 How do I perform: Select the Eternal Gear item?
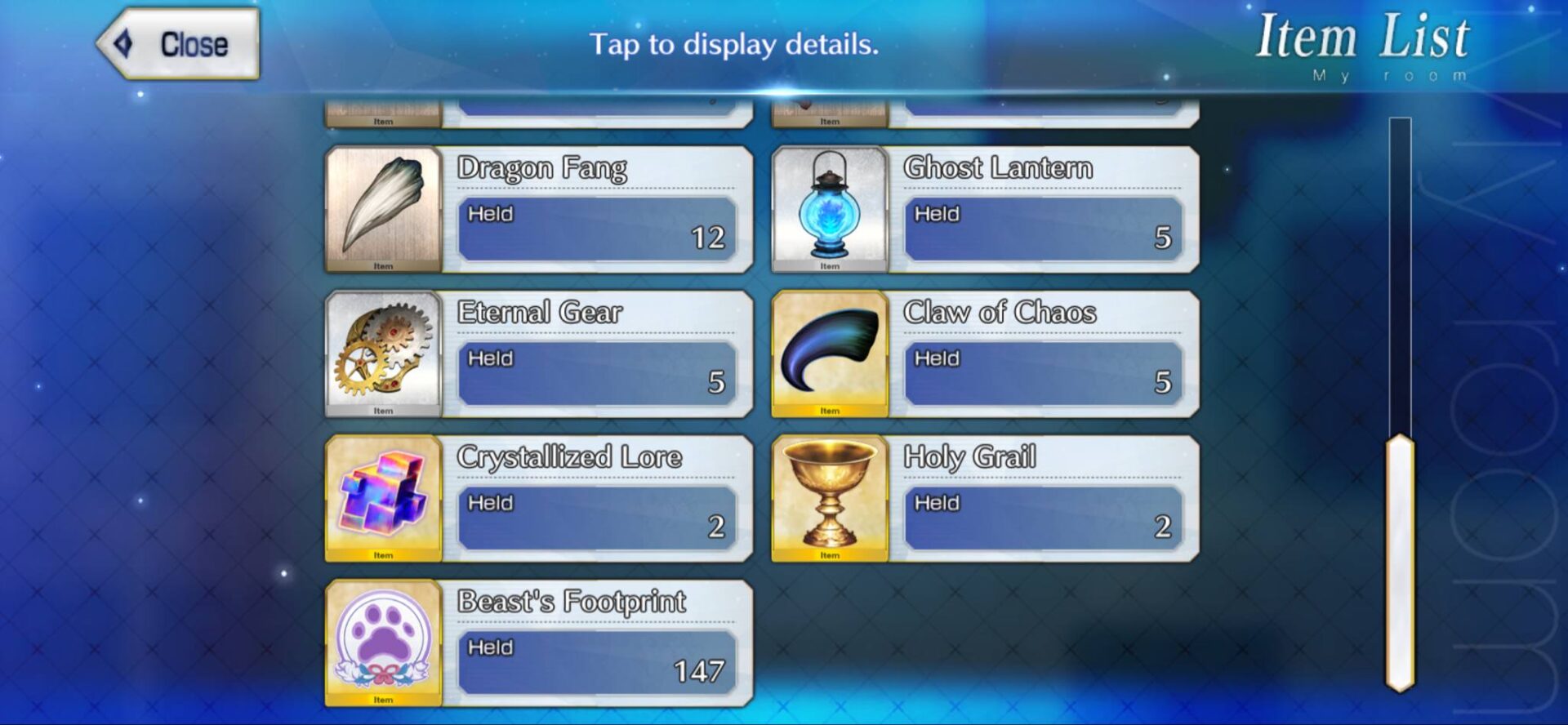(x=539, y=354)
